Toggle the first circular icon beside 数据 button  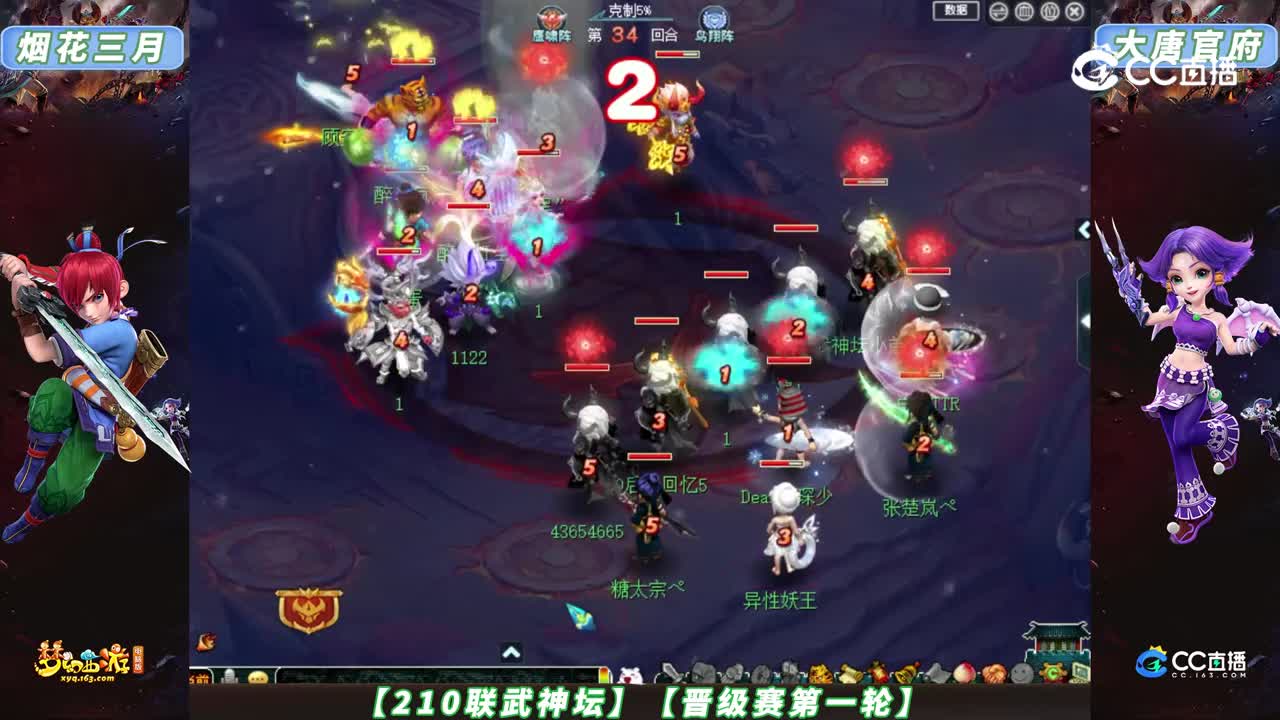click(x=999, y=11)
